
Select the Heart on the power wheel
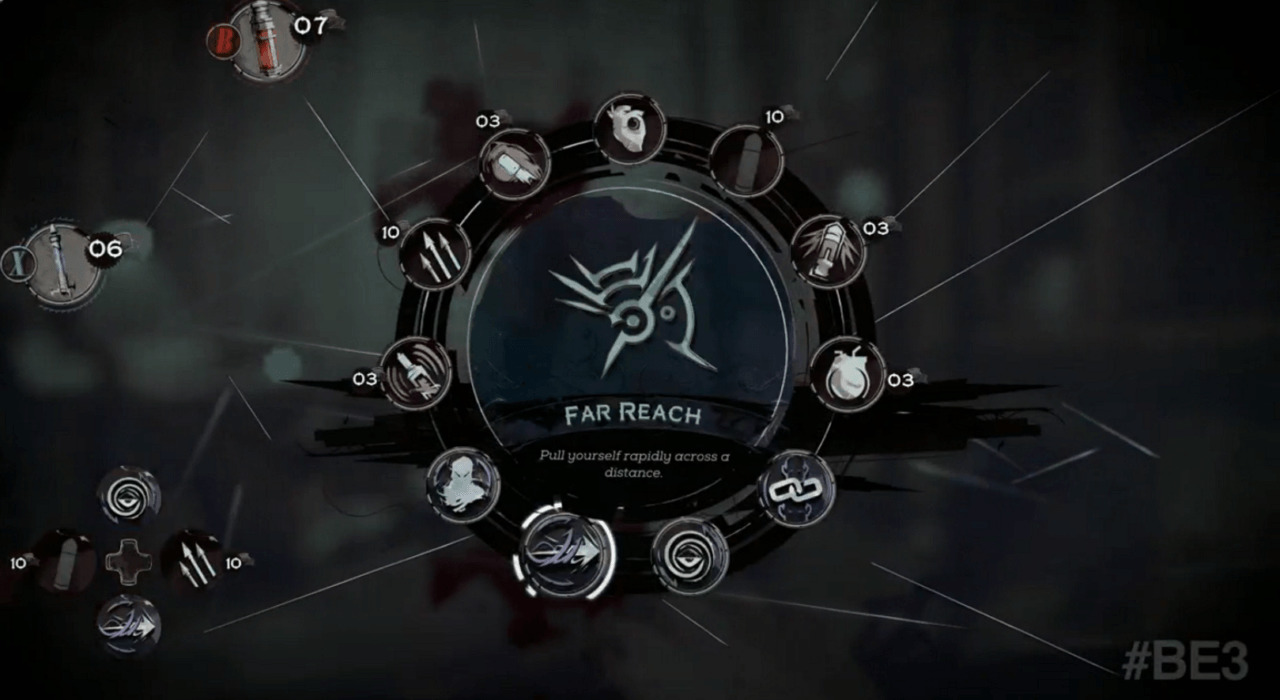tap(630, 130)
